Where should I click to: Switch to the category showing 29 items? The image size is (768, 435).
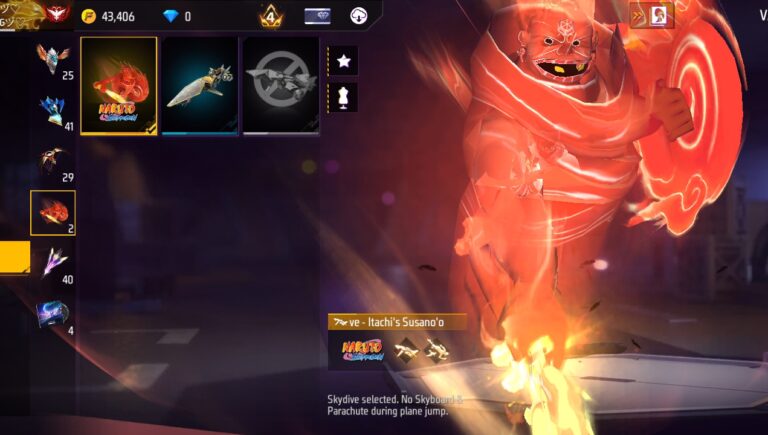pyautogui.click(x=53, y=161)
